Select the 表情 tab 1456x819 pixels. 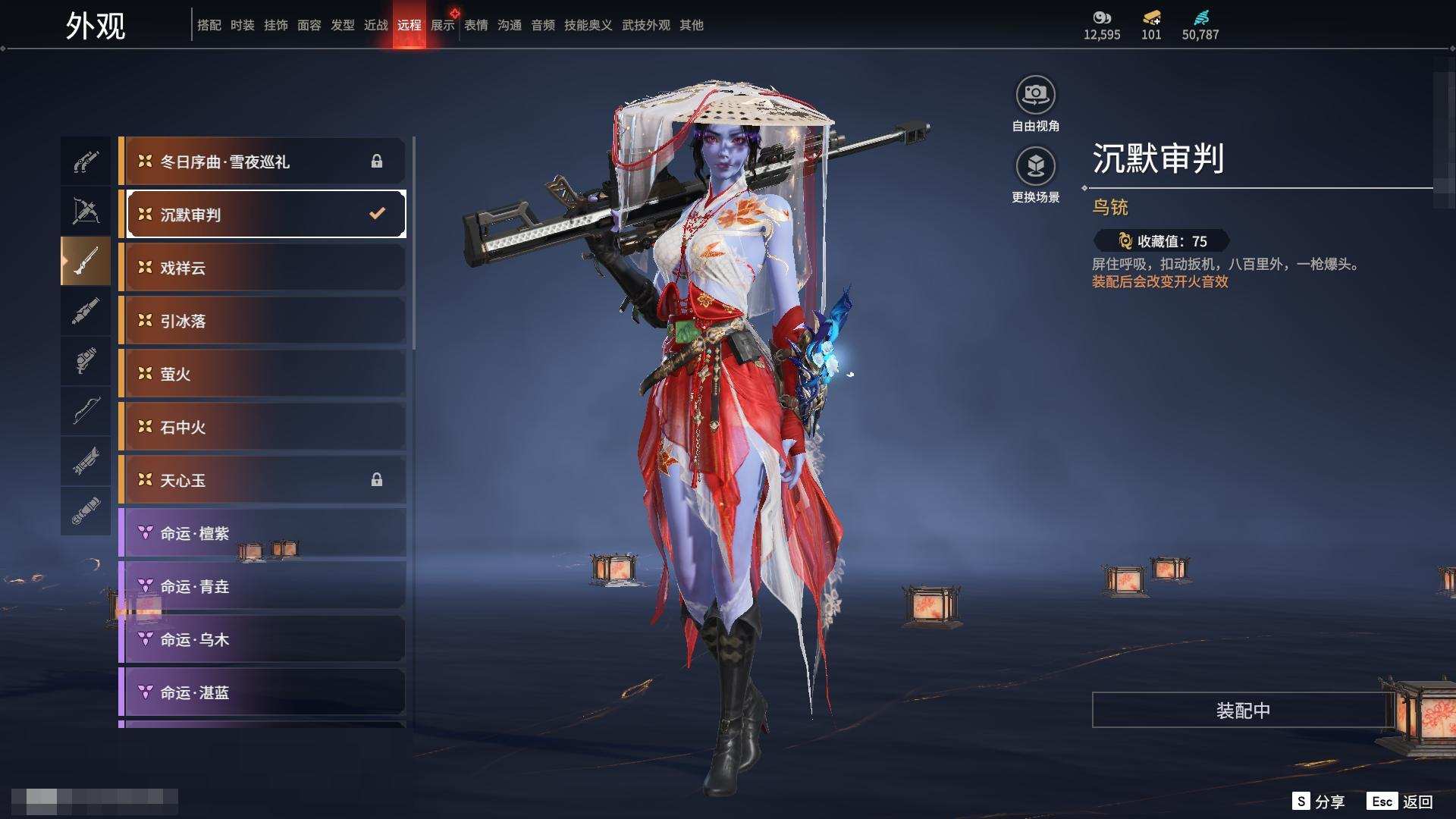476,25
